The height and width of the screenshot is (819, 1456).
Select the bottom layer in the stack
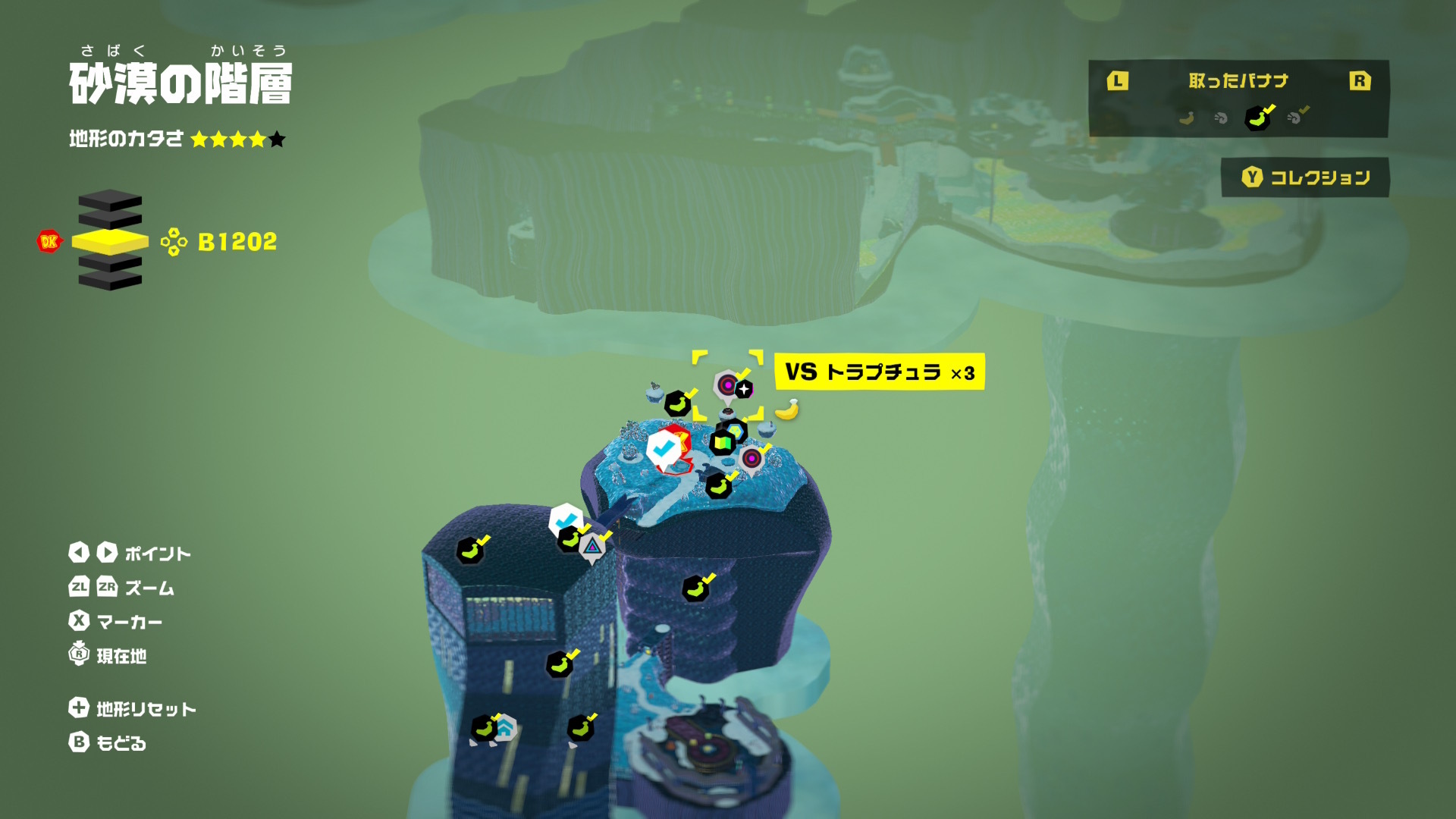110,281
